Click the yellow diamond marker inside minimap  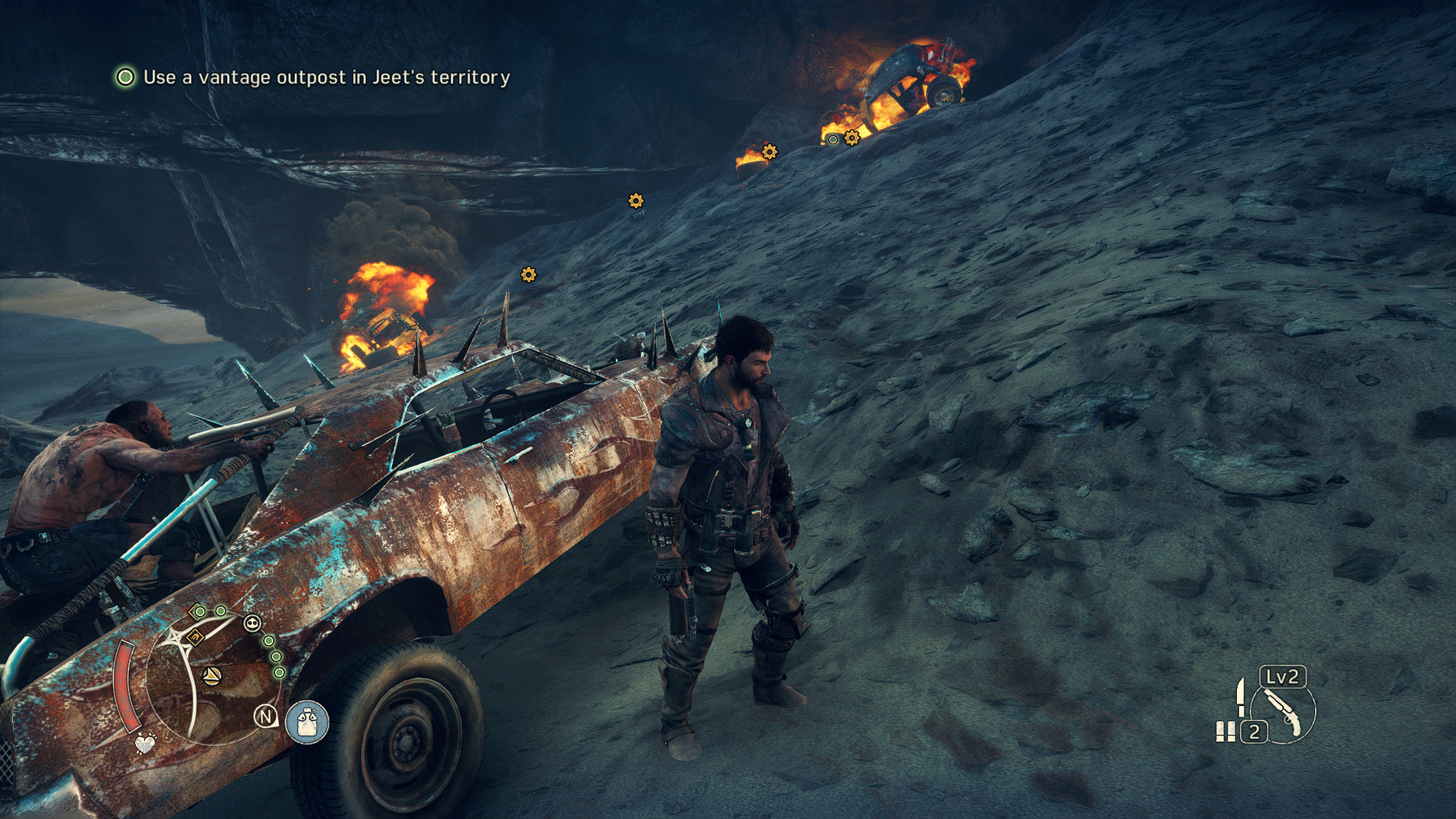(x=195, y=637)
